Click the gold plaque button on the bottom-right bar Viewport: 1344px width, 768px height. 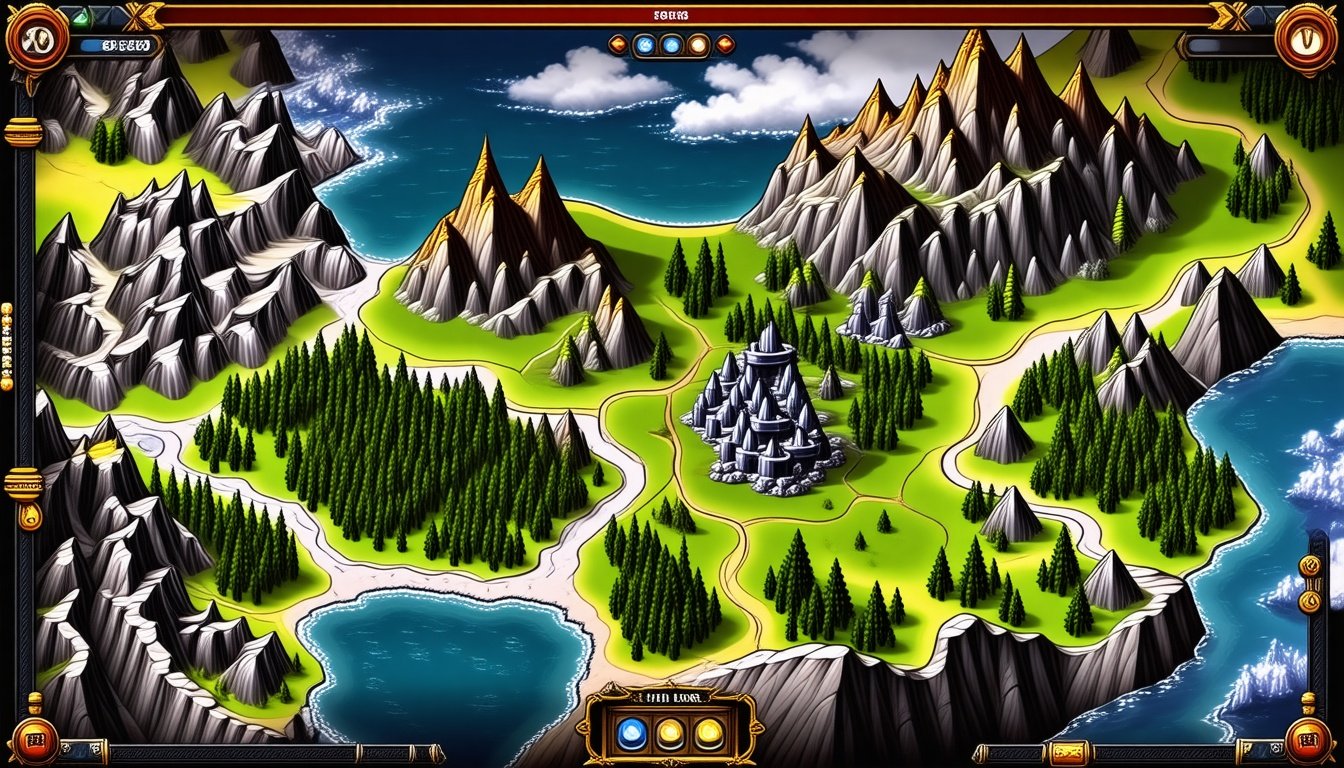pos(1068,752)
